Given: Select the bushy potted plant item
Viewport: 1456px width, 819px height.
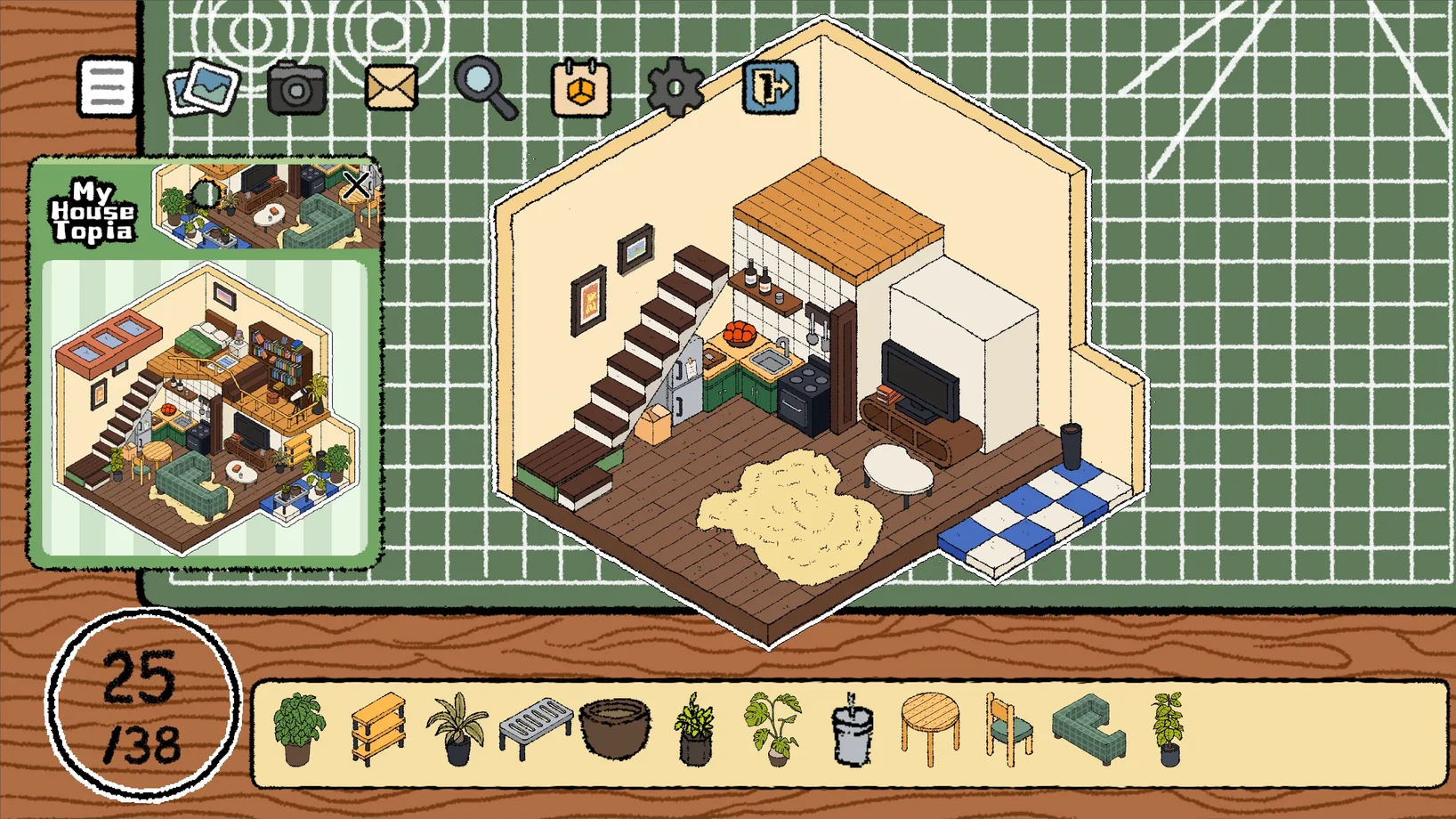Looking at the screenshot, I should click(298, 729).
